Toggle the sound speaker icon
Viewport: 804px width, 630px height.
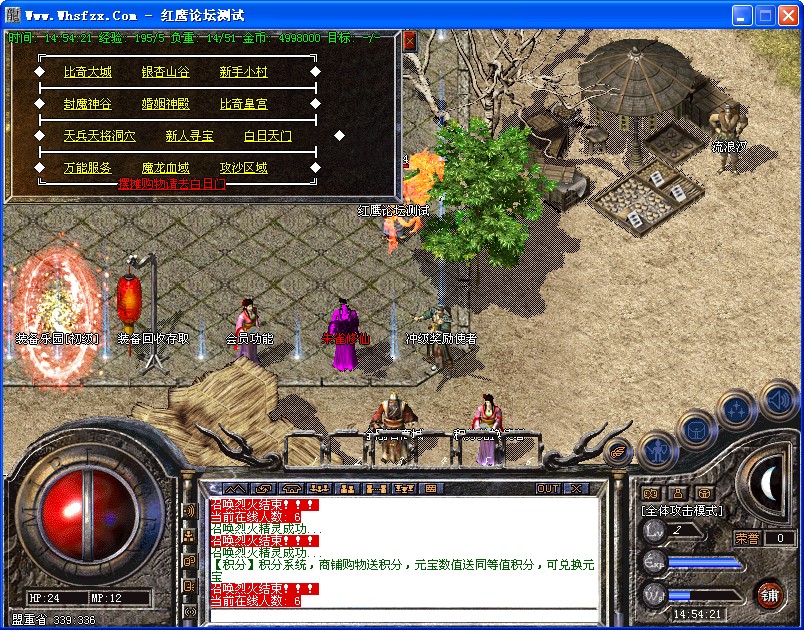click(778, 401)
